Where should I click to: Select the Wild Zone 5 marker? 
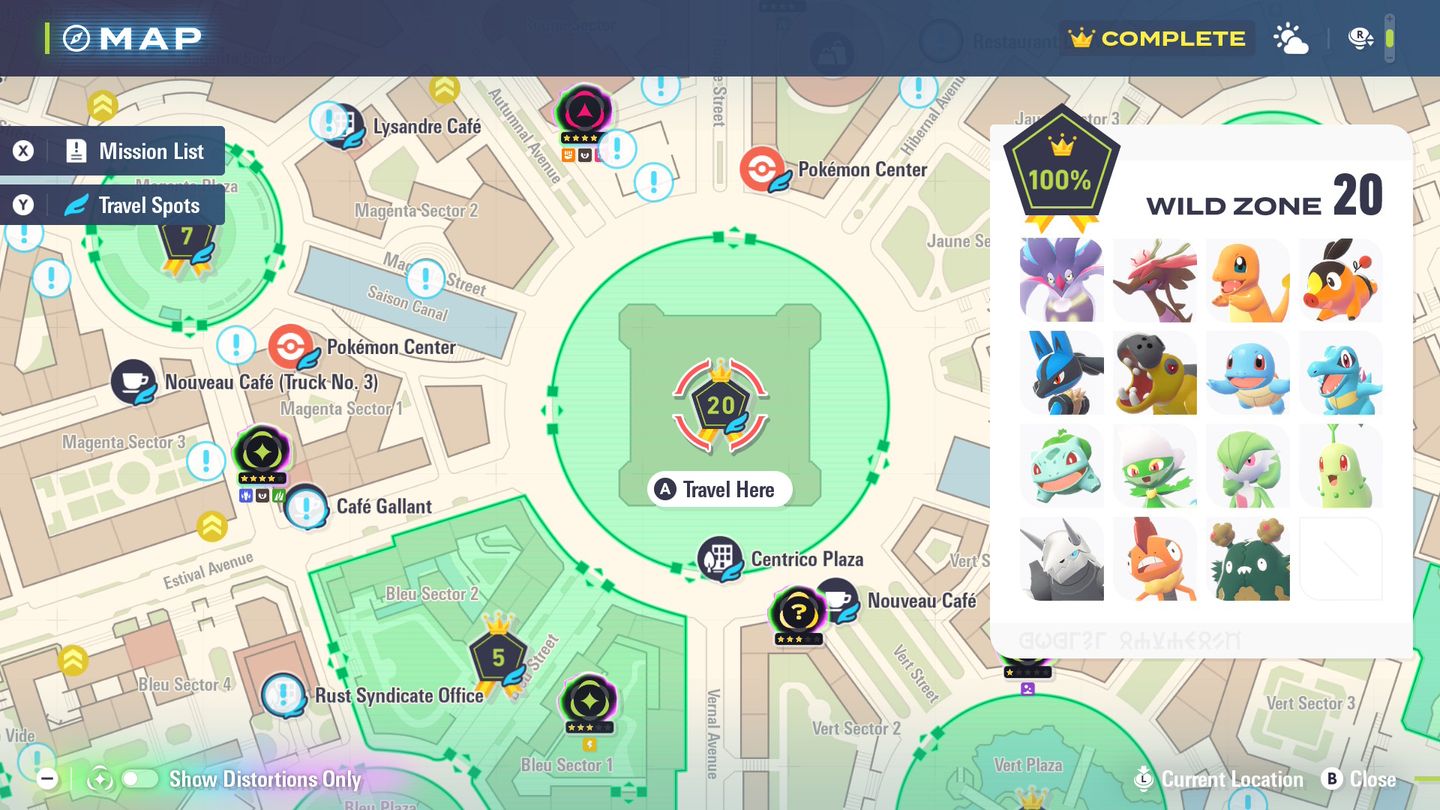498,657
